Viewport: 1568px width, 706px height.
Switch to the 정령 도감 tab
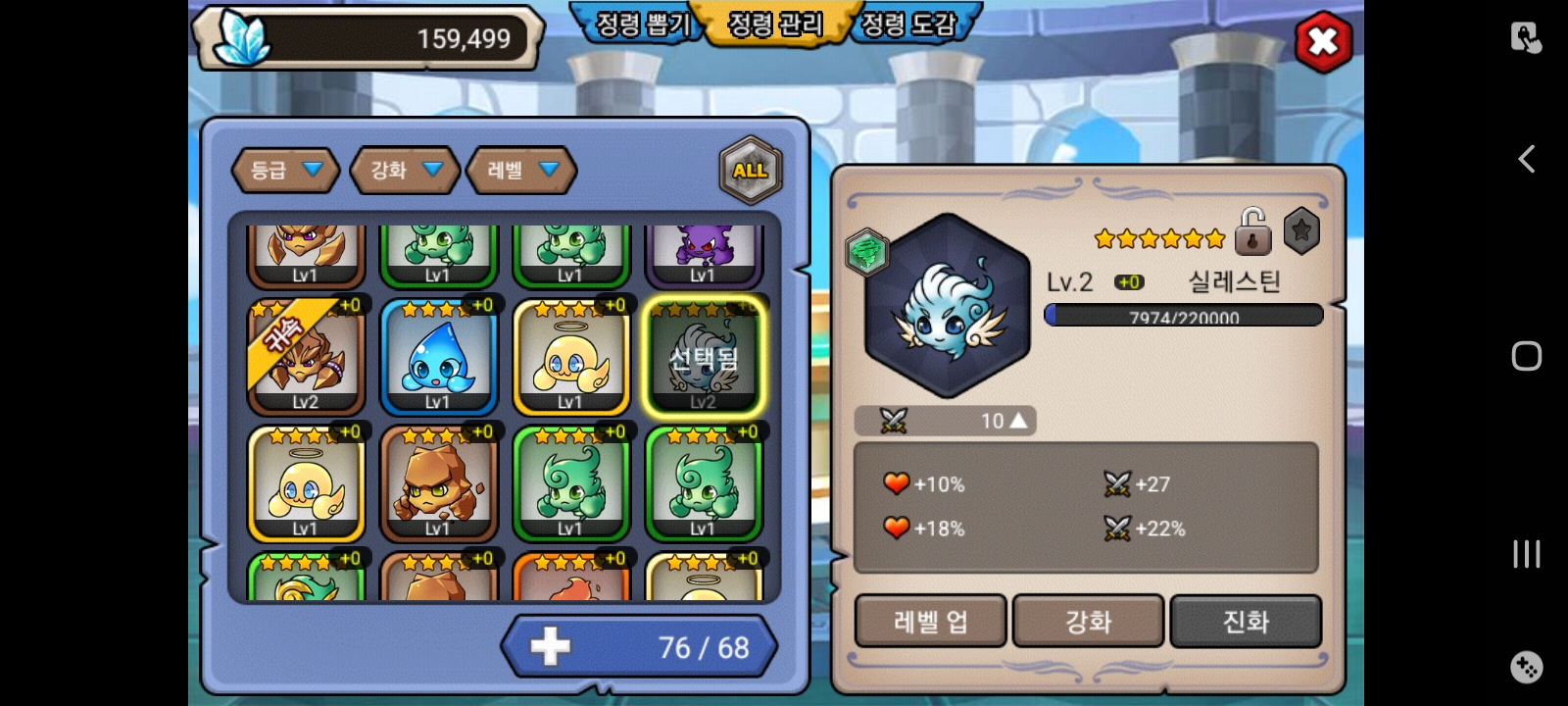click(907, 25)
